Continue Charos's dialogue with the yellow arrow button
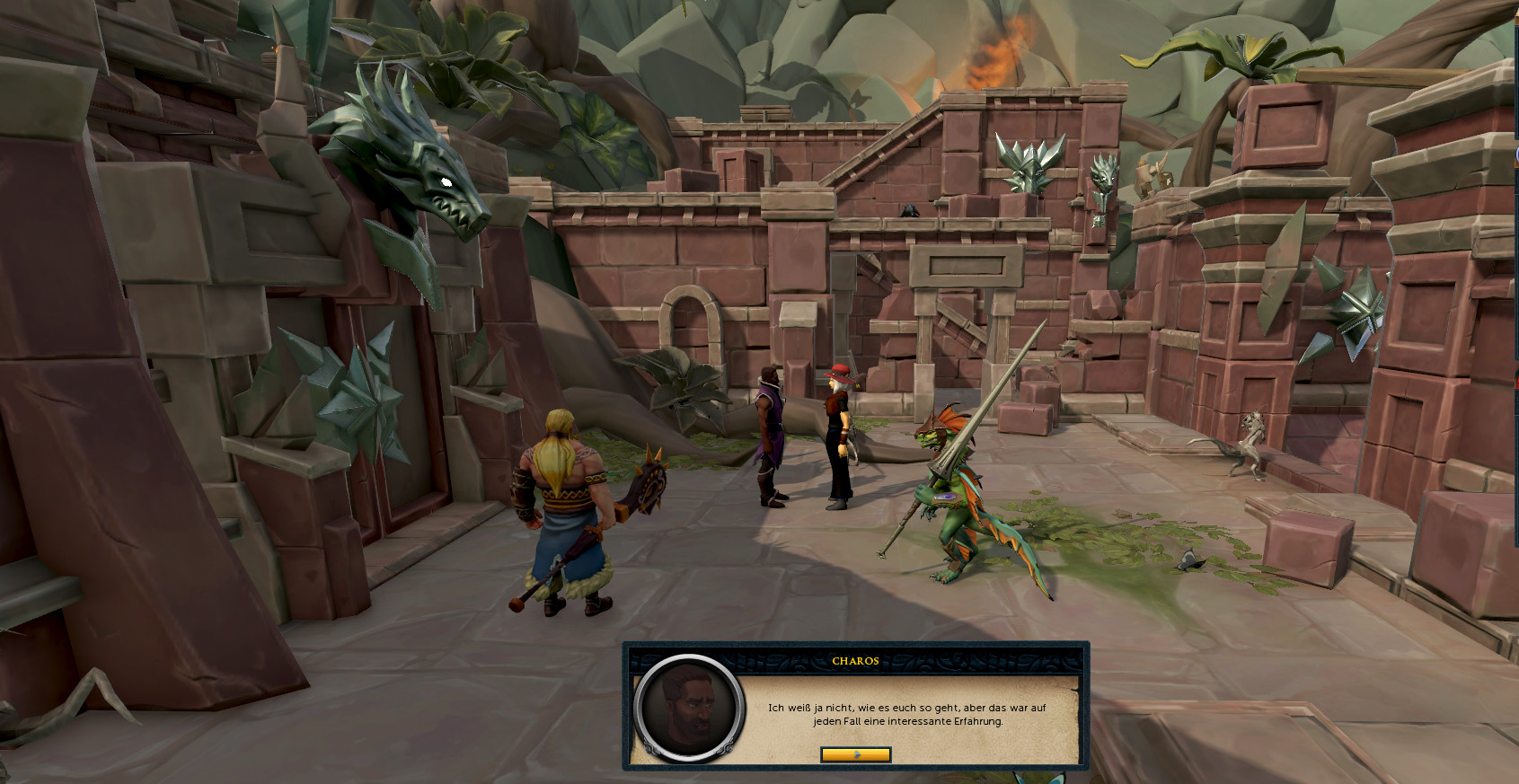1519x784 pixels. (x=855, y=754)
